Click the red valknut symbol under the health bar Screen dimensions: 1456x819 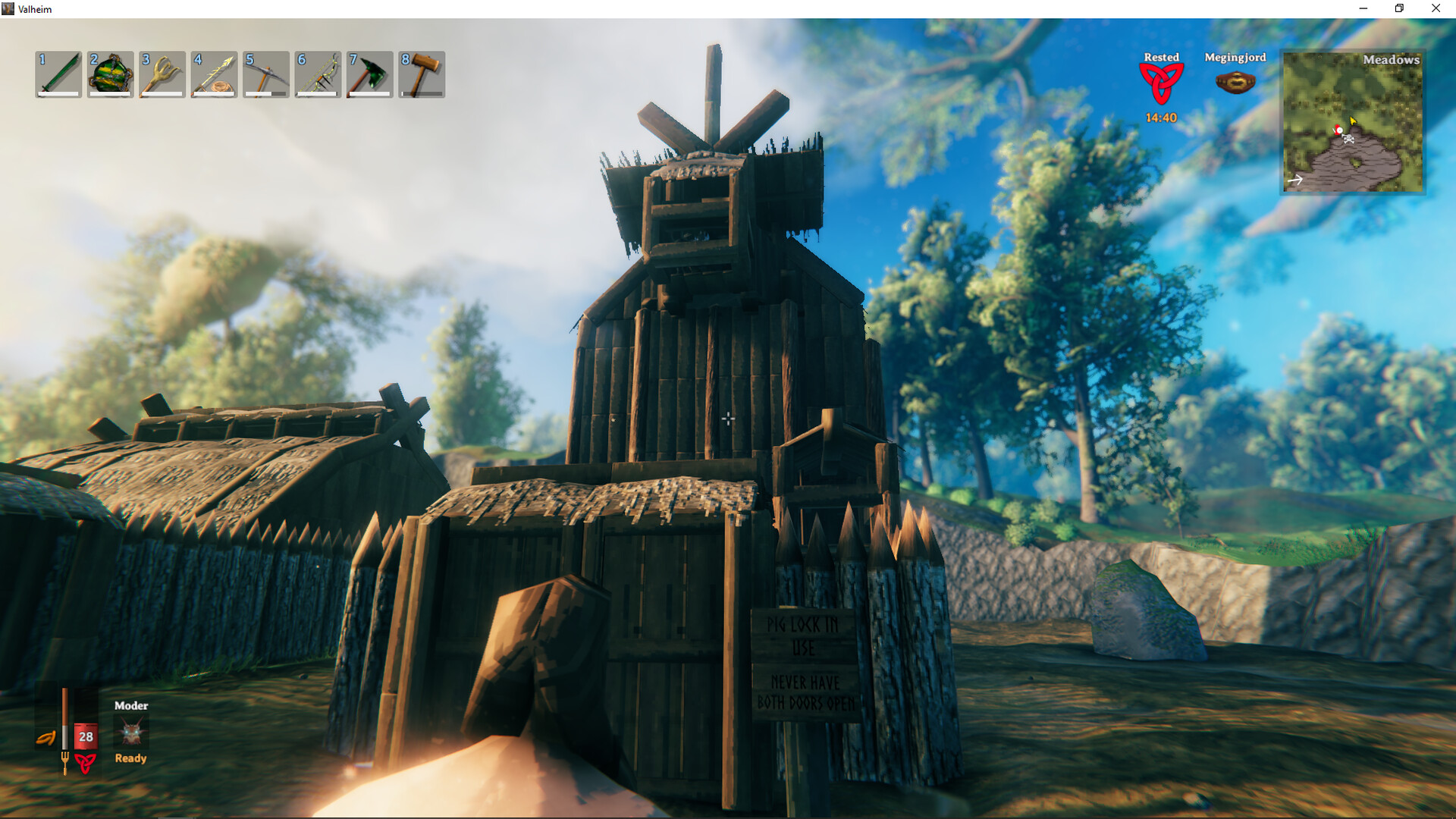(83, 761)
